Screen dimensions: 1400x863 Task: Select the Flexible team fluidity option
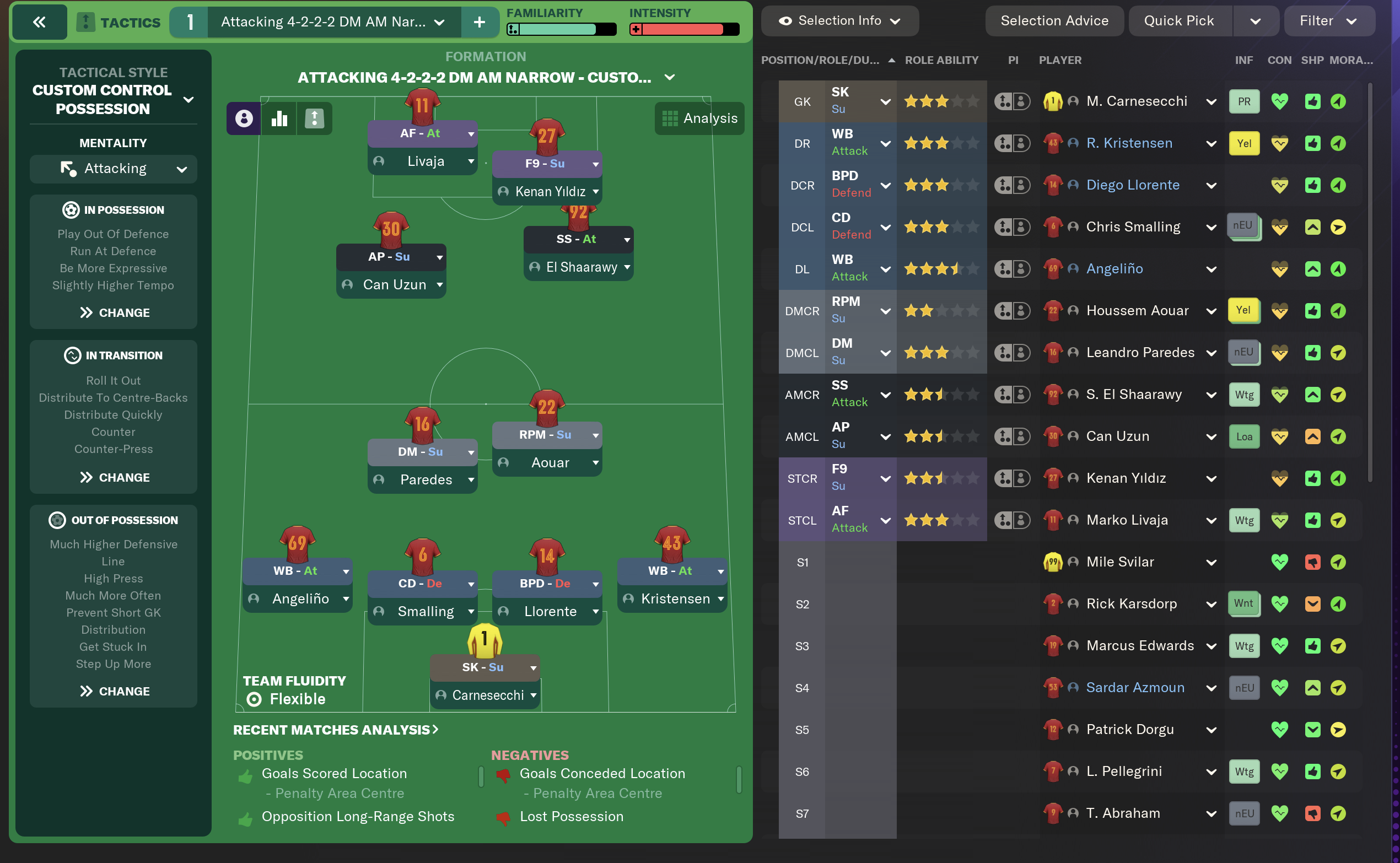point(285,699)
